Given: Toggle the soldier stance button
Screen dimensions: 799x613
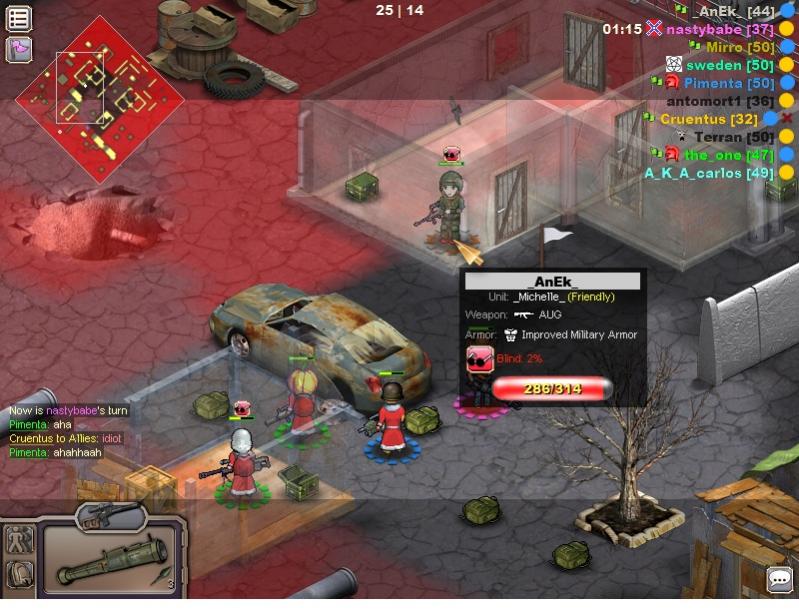Looking at the screenshot, I should pyautogui.click(x=19, y=540).
